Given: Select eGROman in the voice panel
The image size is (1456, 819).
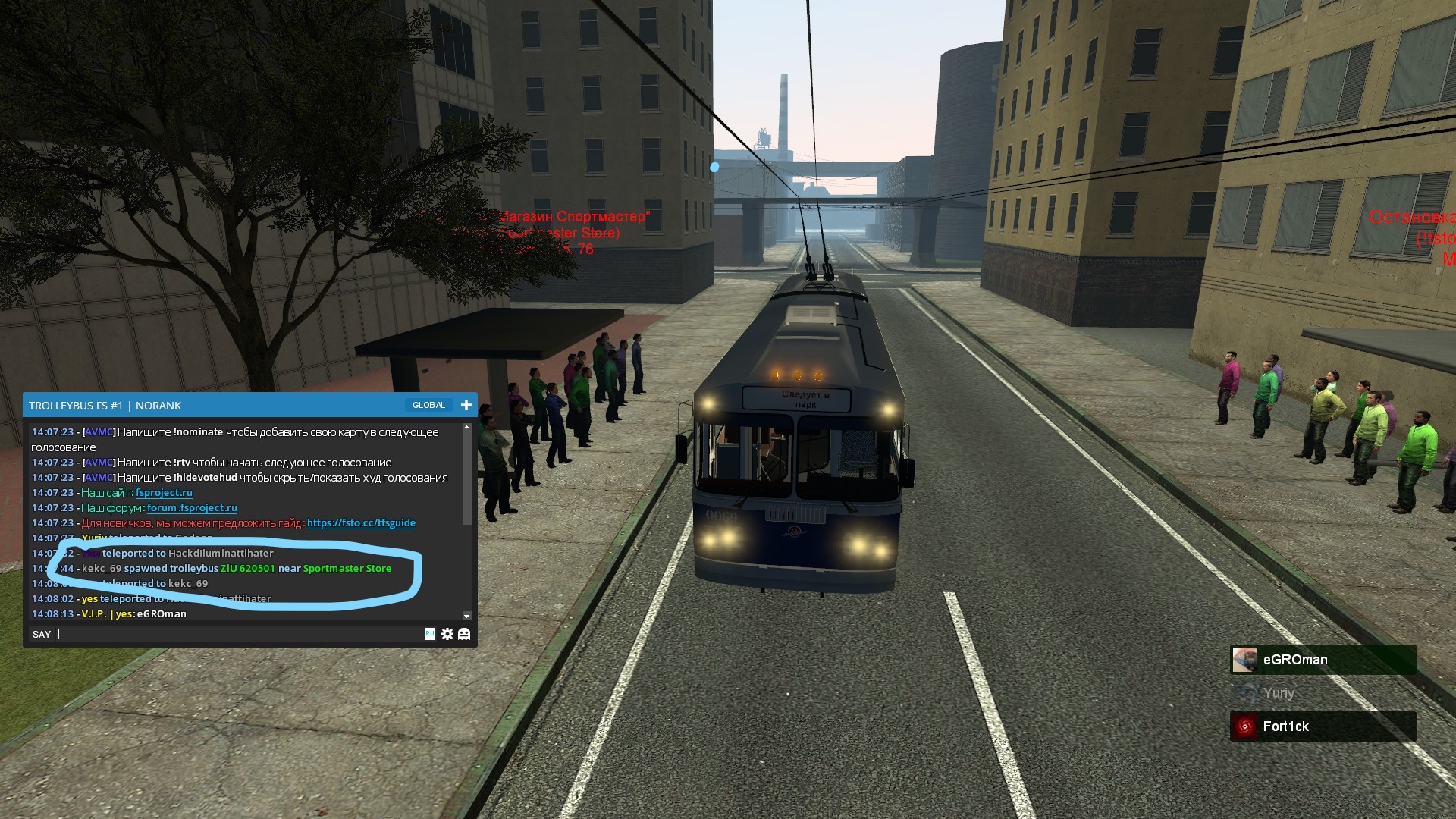Looking at the screenshot, I should point(1323,660).
